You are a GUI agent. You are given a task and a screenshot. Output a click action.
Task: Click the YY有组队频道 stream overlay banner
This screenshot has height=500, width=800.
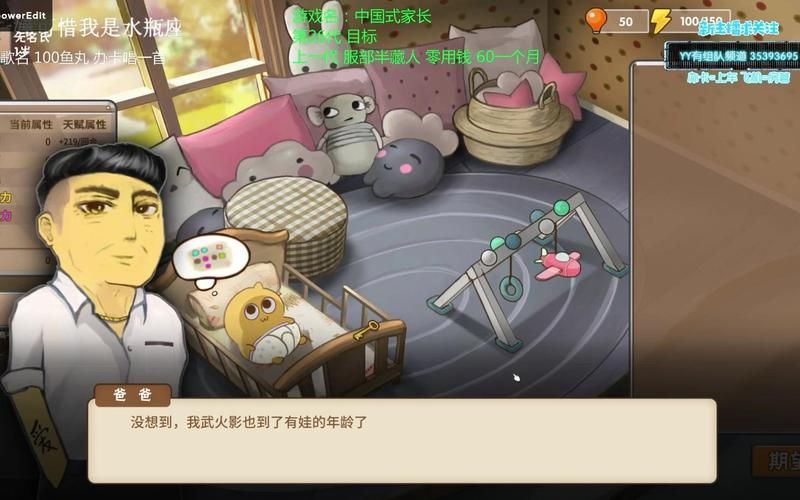[x=733, y=56]
